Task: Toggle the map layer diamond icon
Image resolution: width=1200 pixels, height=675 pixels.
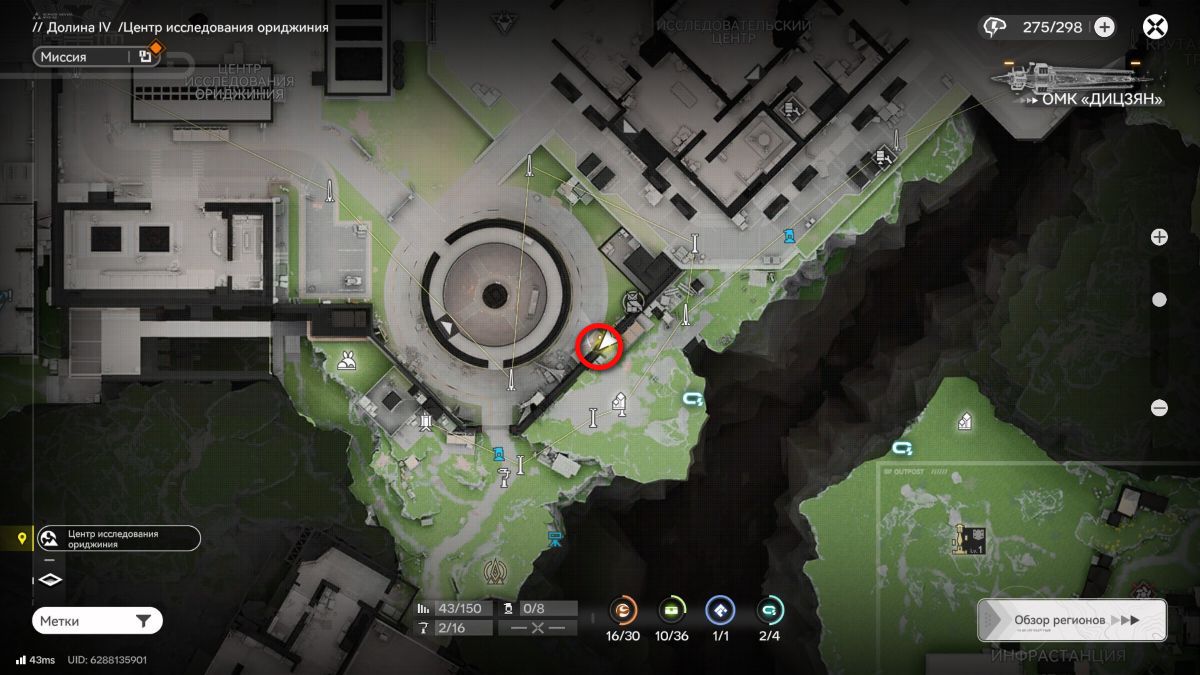Action: pos(50,579)
